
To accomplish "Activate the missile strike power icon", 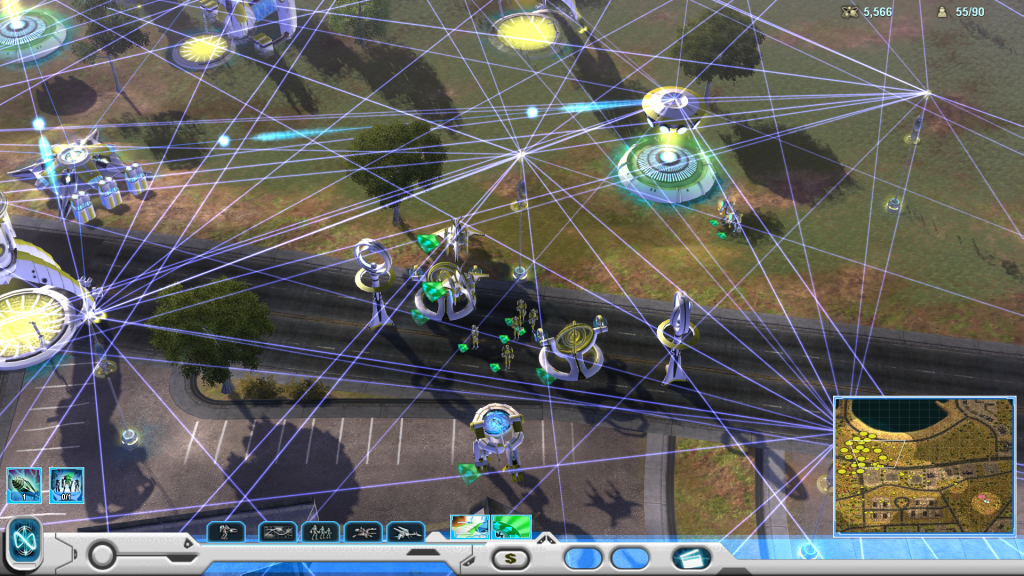I will [22, 485].
